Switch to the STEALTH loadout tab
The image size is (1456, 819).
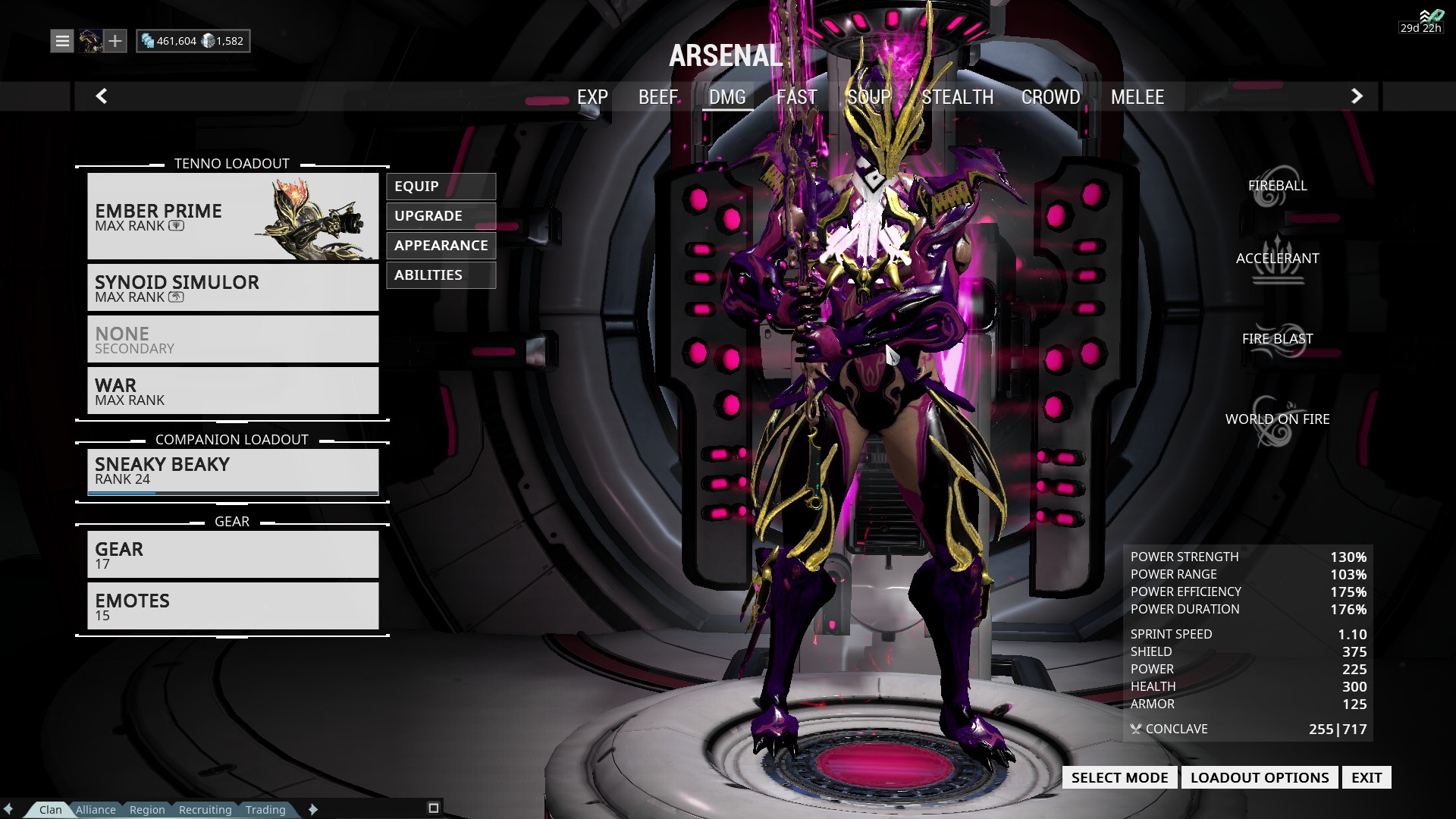coord(957,97)
